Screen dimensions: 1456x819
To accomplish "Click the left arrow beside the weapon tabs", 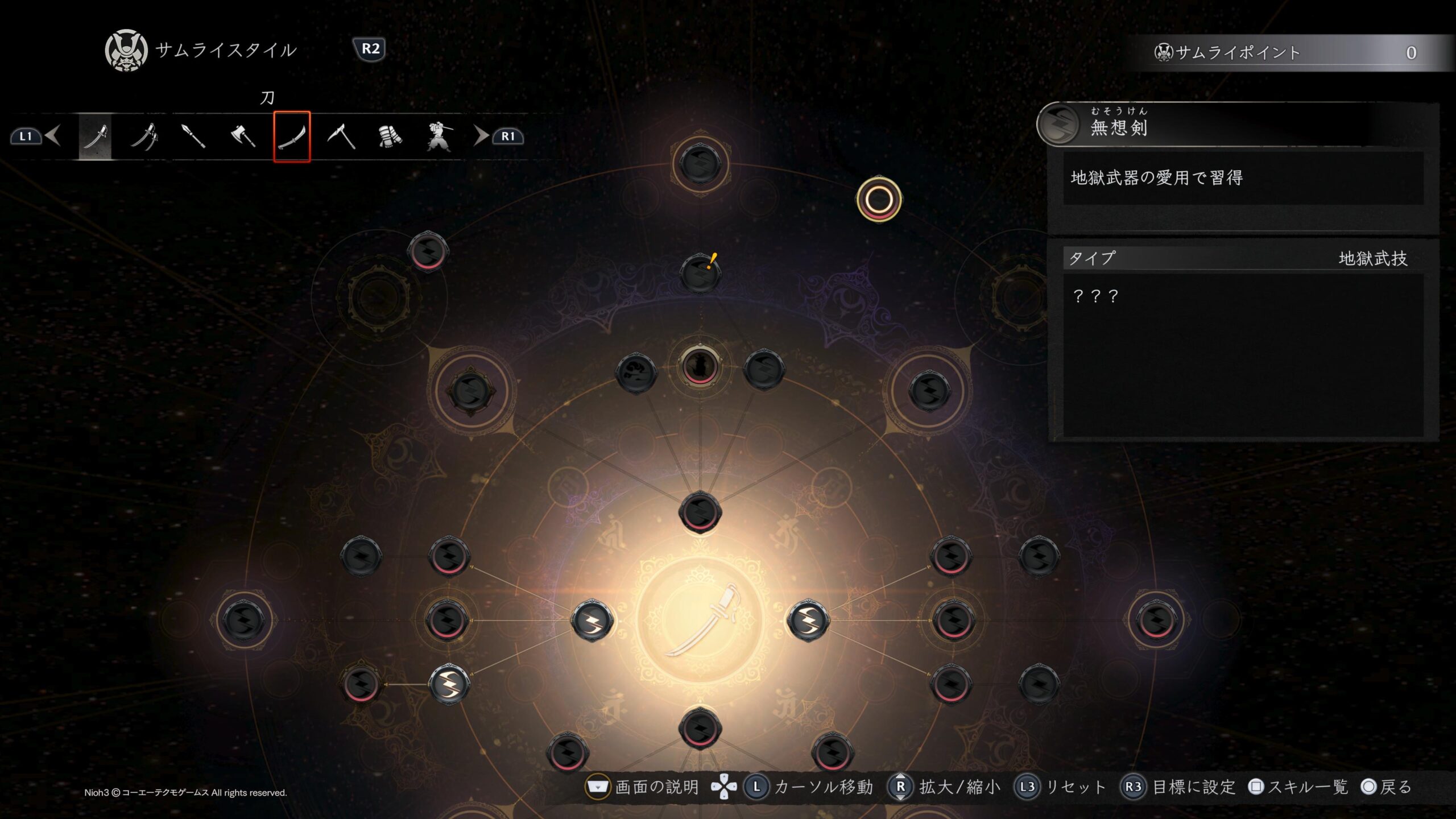I will [x=53, y=136].
